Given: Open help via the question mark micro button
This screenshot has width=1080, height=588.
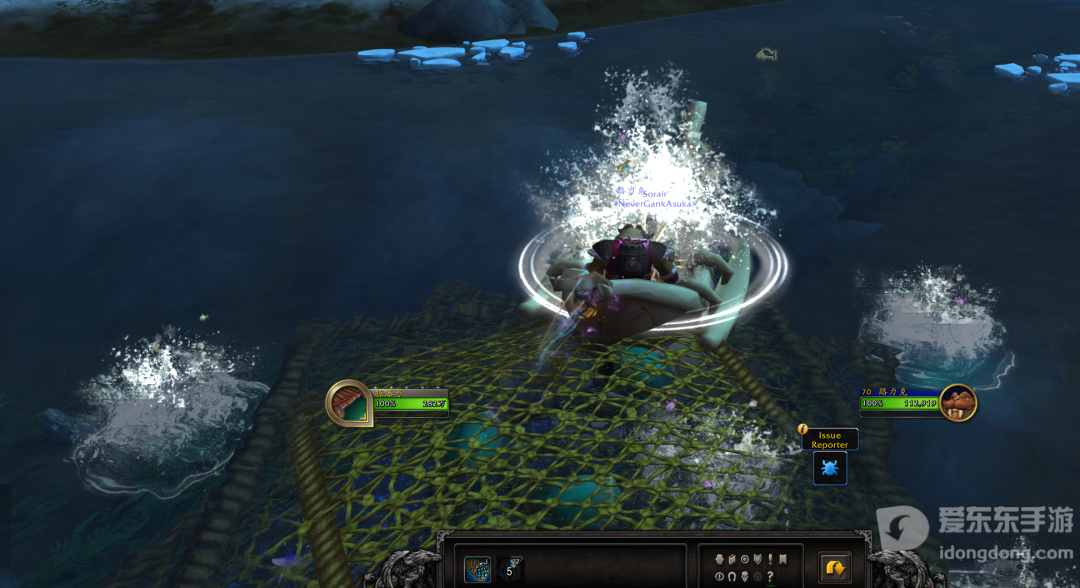Looking at the screenshot, I should pos(771,576).
